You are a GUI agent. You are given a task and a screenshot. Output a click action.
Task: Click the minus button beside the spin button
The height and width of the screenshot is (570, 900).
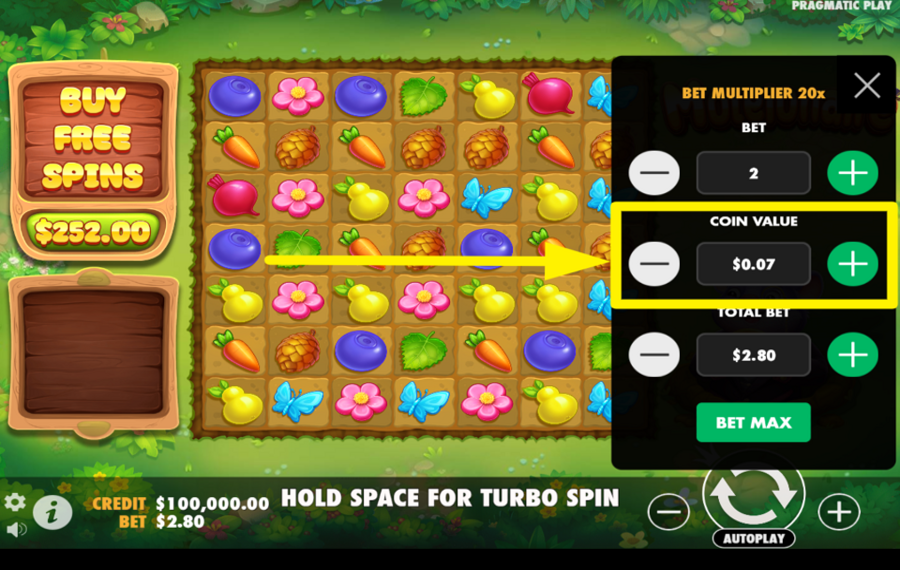pyautogui.click(x=668, y=512)
